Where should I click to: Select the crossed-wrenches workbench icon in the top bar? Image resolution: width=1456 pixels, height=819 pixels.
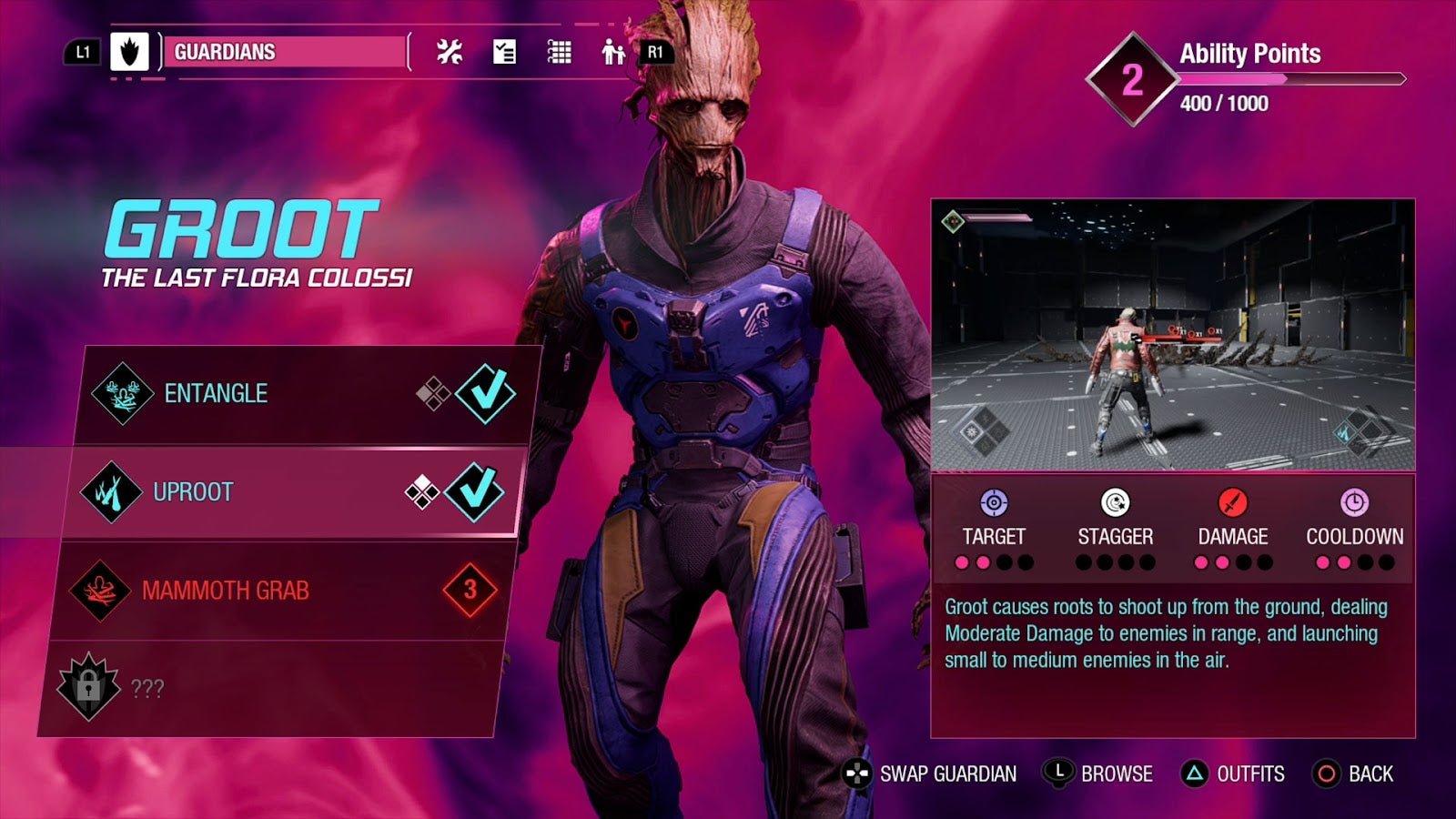[x=450, y=52]
